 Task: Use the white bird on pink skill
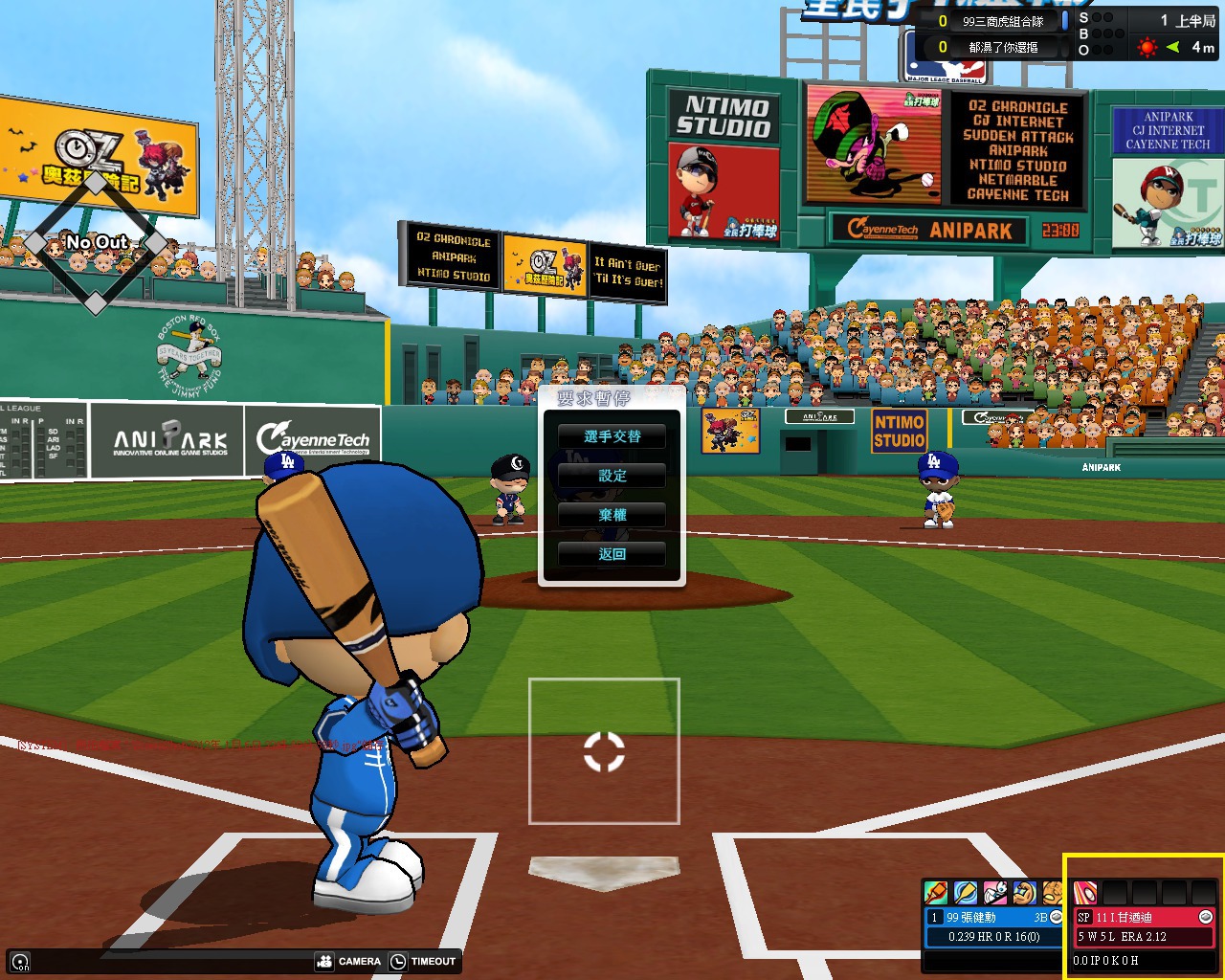coord(994,893)
